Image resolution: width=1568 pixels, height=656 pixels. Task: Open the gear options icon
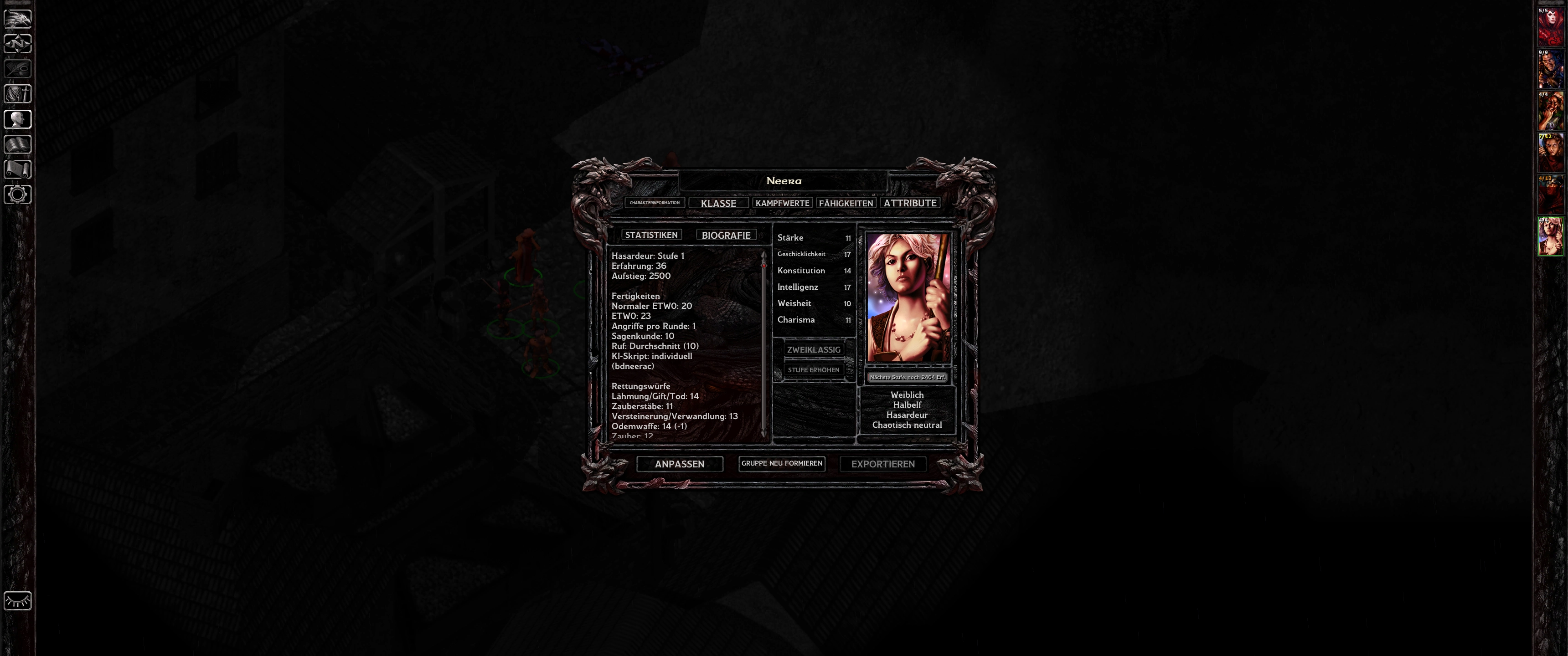(18, 195)
